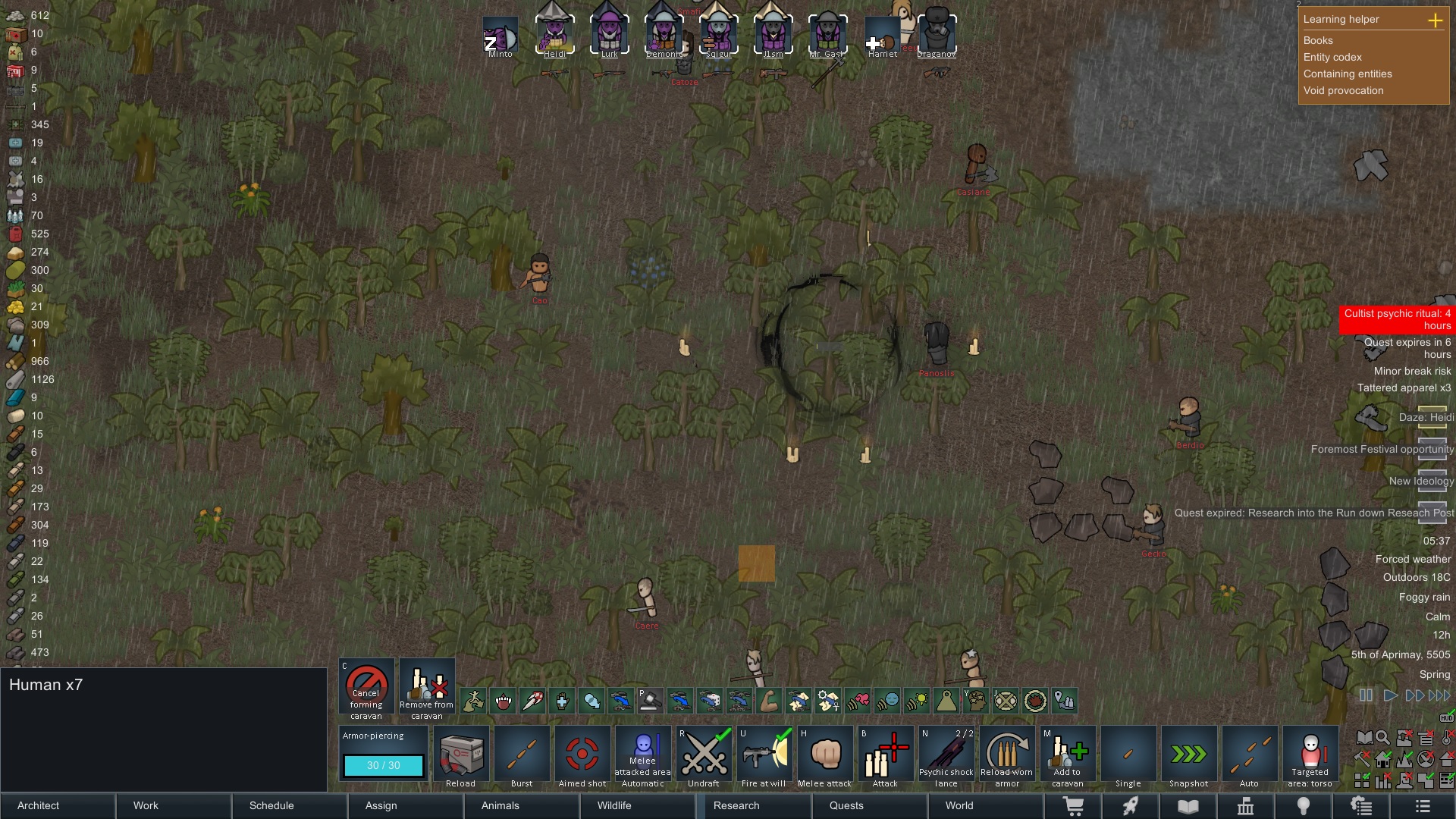Open the Research tab
The height and width of the screenshot is (819, 1456).
pos(754,805)
